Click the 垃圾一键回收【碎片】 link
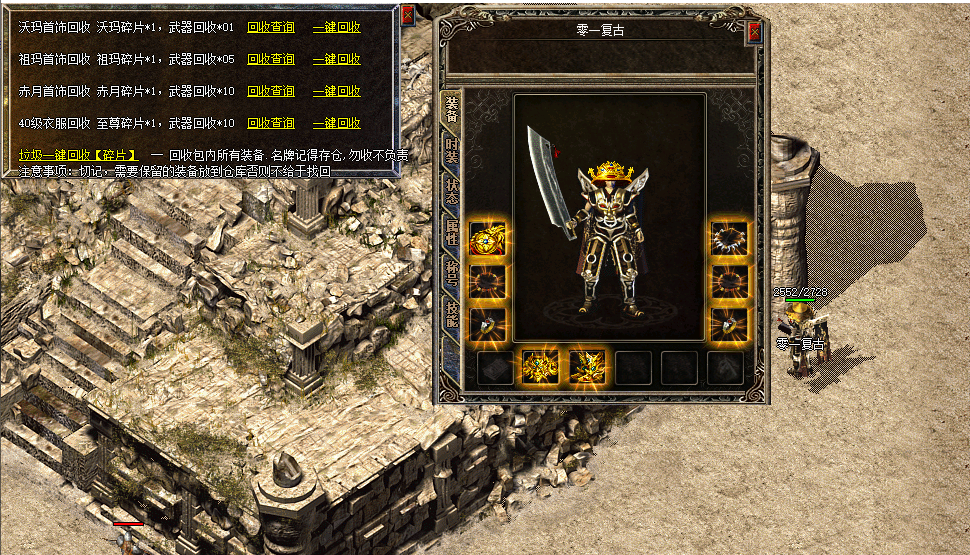The image size is (970, 555). pos(78,155)
